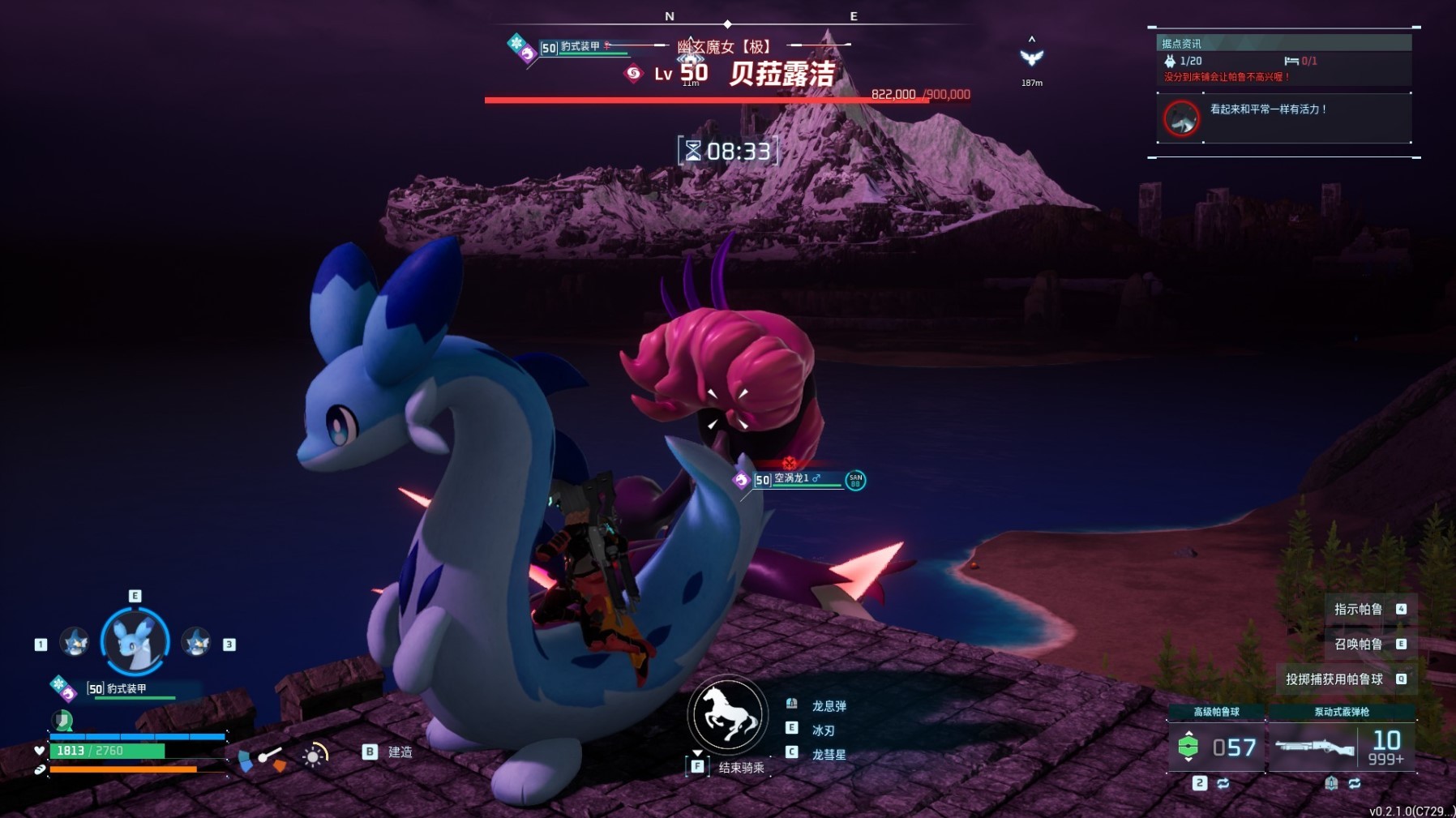Choose the 龙息弹 skill
Viewport: 1456px width, 818px height.
point(829,706)
